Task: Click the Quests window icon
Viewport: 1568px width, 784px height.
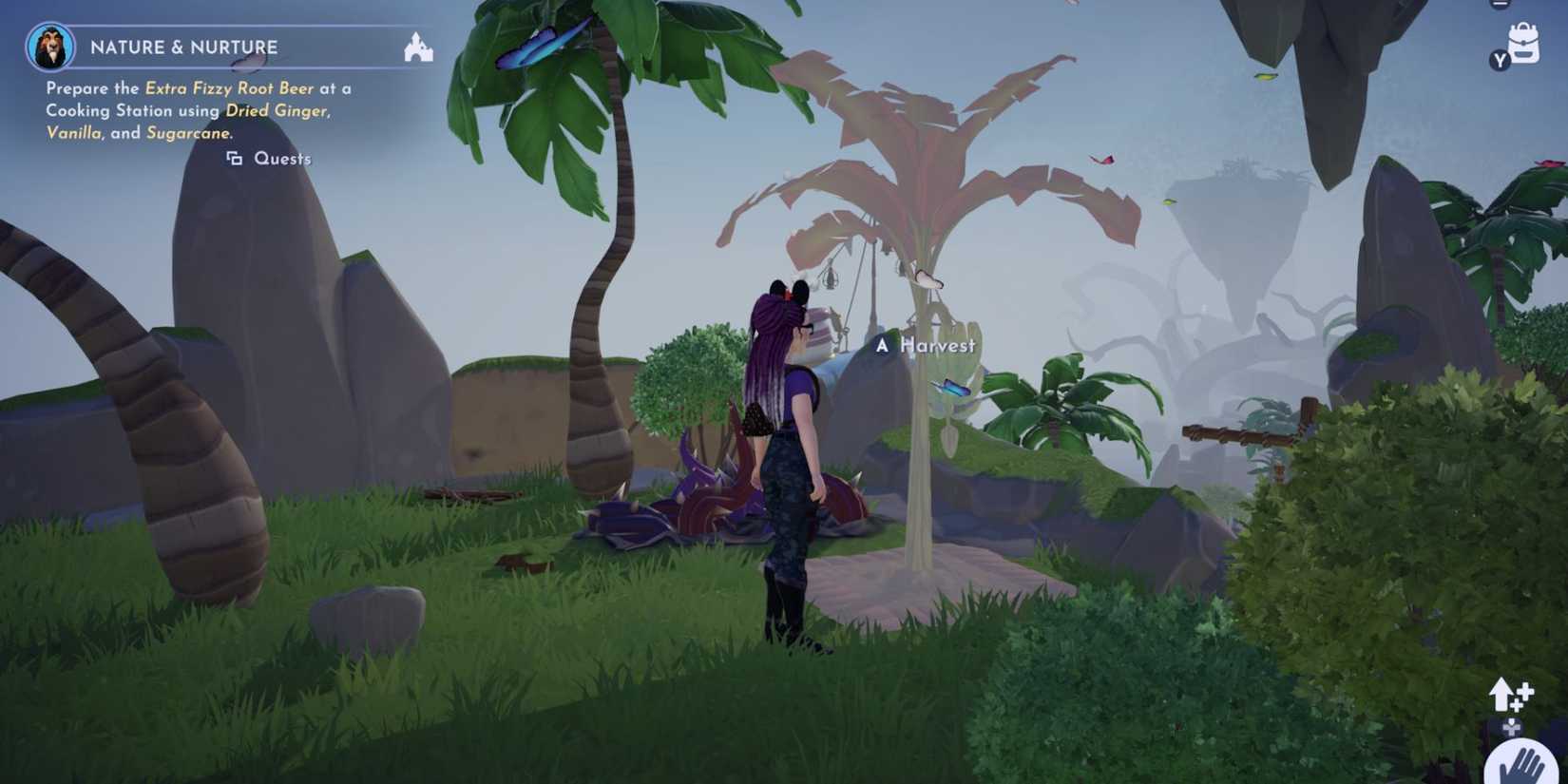Action: tap(234, 159)
